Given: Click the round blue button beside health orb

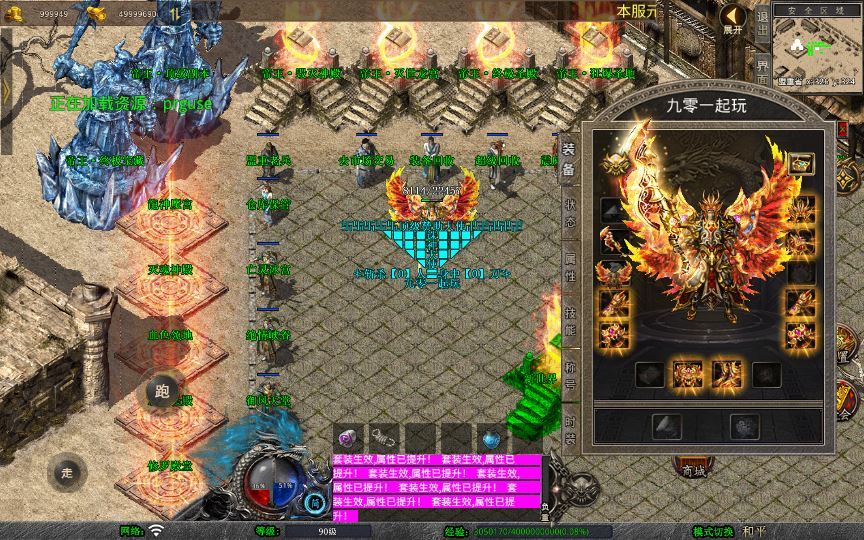Looking at the screenshot, I should [x=315, y=503].
